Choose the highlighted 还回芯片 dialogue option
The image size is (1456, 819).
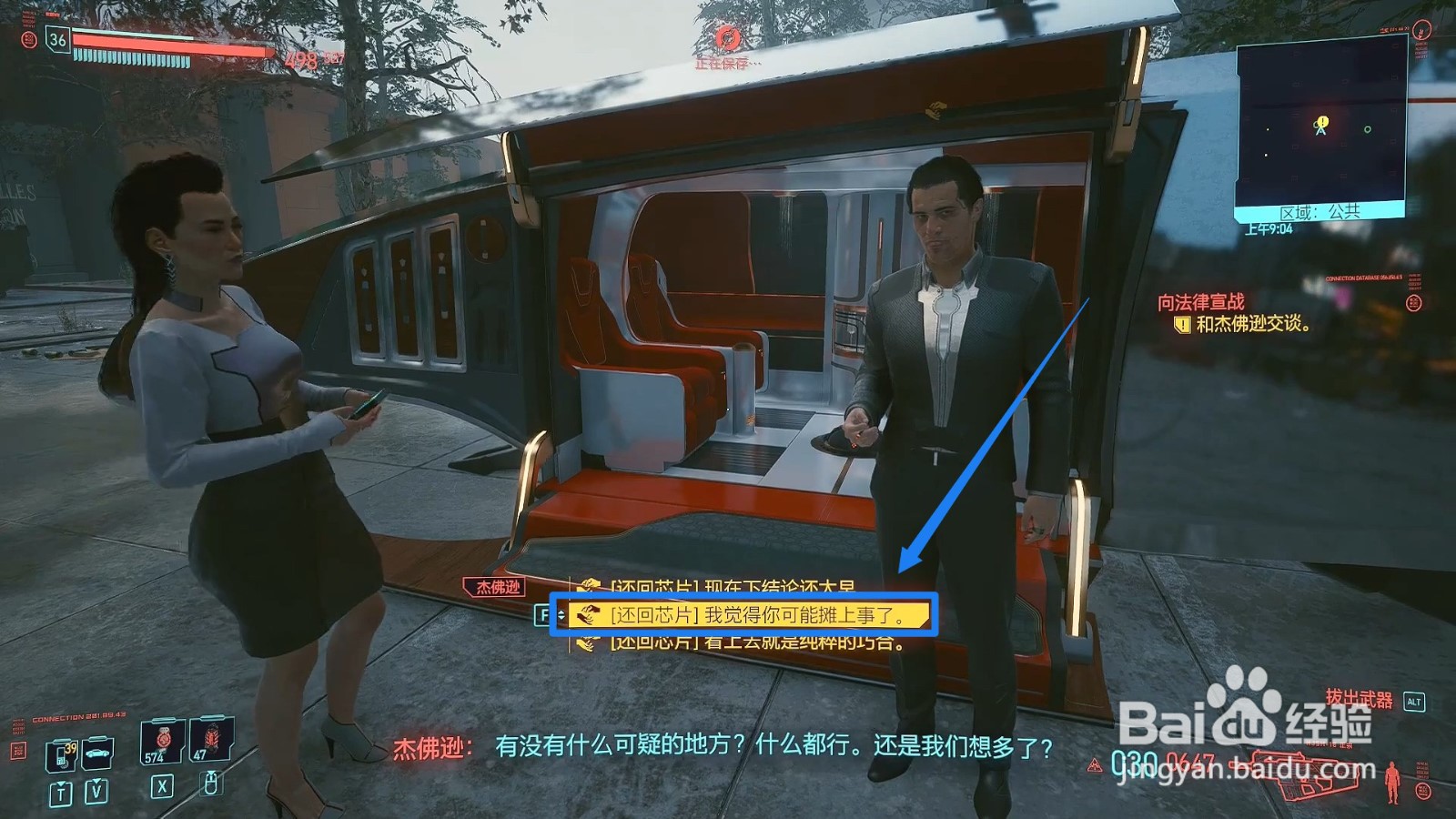pos(746,616)
